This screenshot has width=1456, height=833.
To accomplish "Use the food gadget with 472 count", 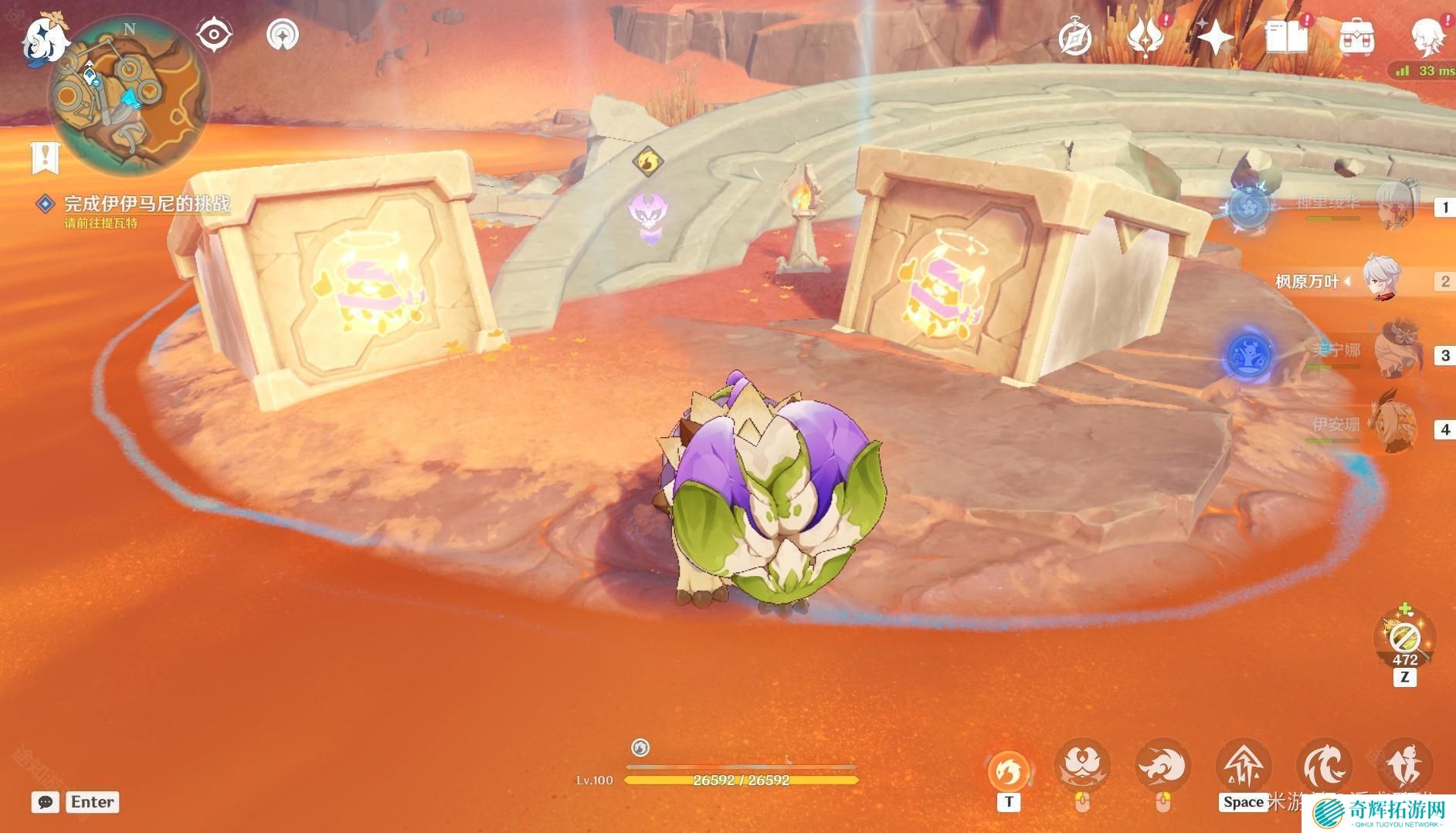I will point(1404,638).
